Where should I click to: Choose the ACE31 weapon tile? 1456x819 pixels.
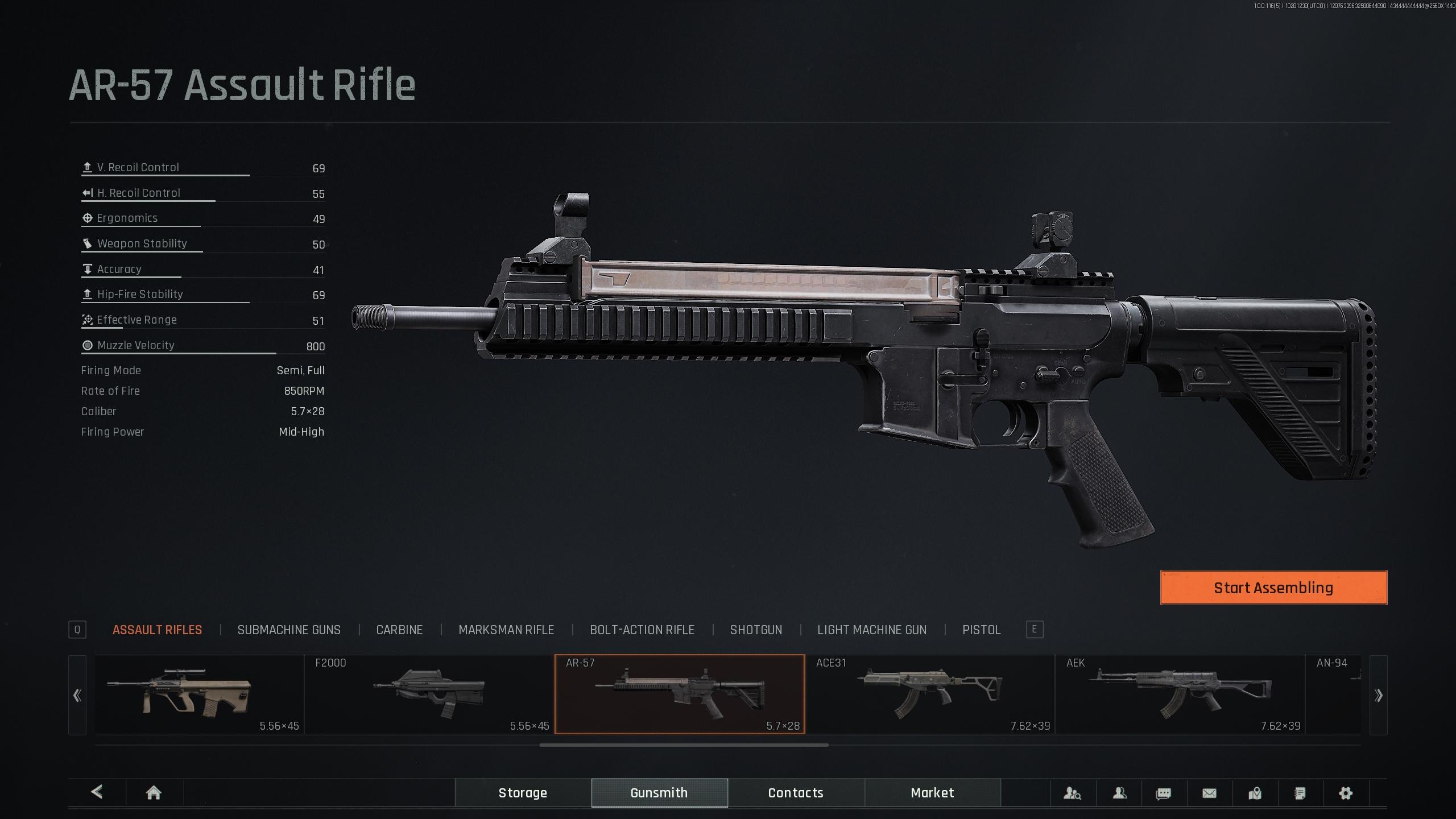[930, 694]
